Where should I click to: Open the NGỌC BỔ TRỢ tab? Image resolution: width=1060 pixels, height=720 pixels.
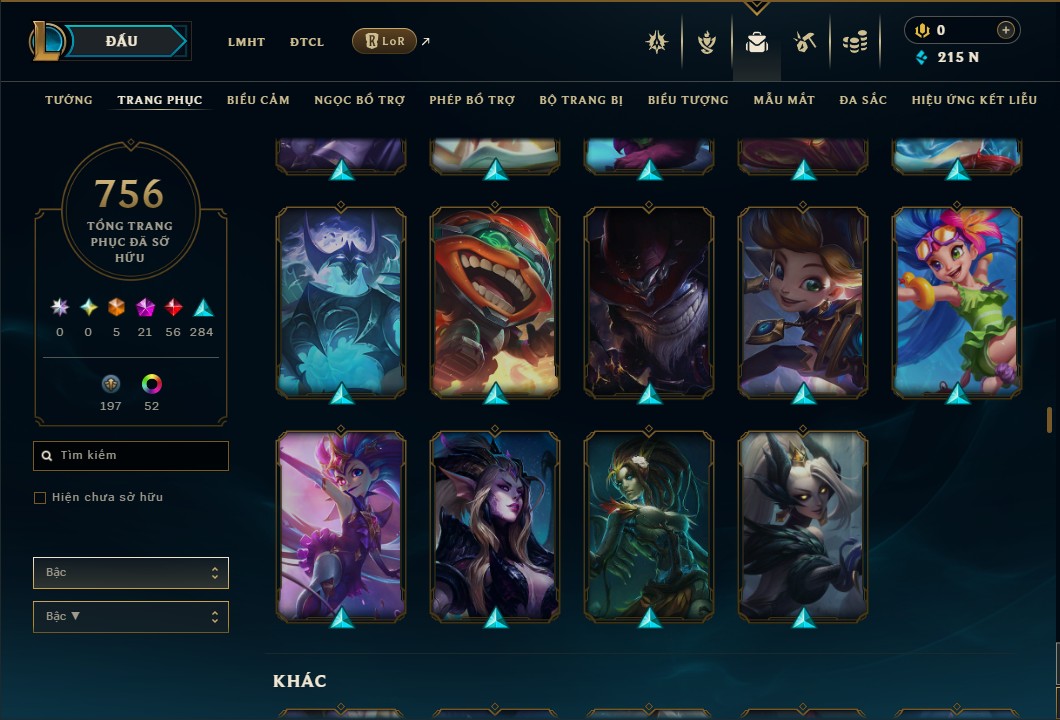tap(359, 100)
